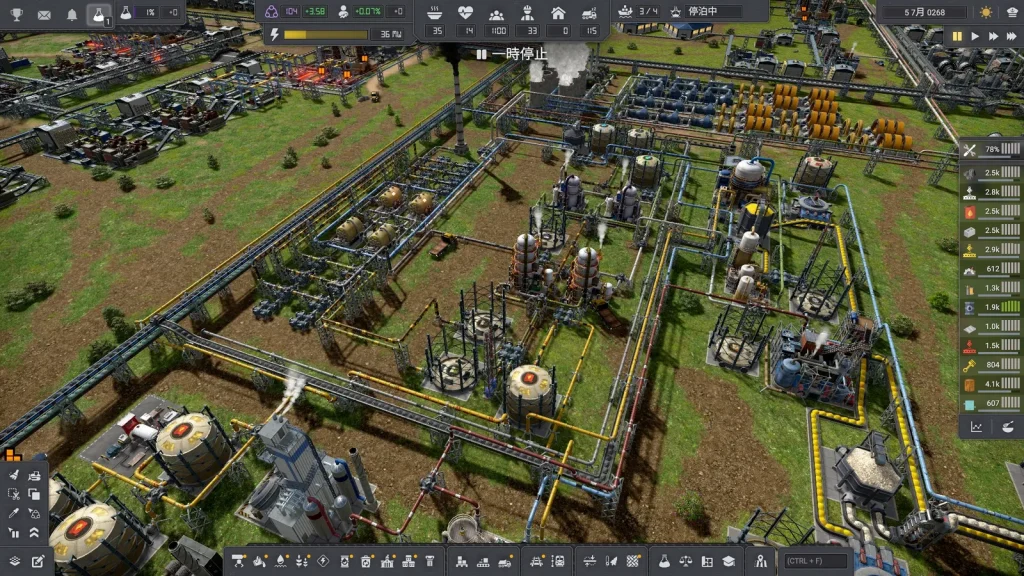1024x576 pixels.
Task: Open the trophy goals panel
Action: coord(17,14)
